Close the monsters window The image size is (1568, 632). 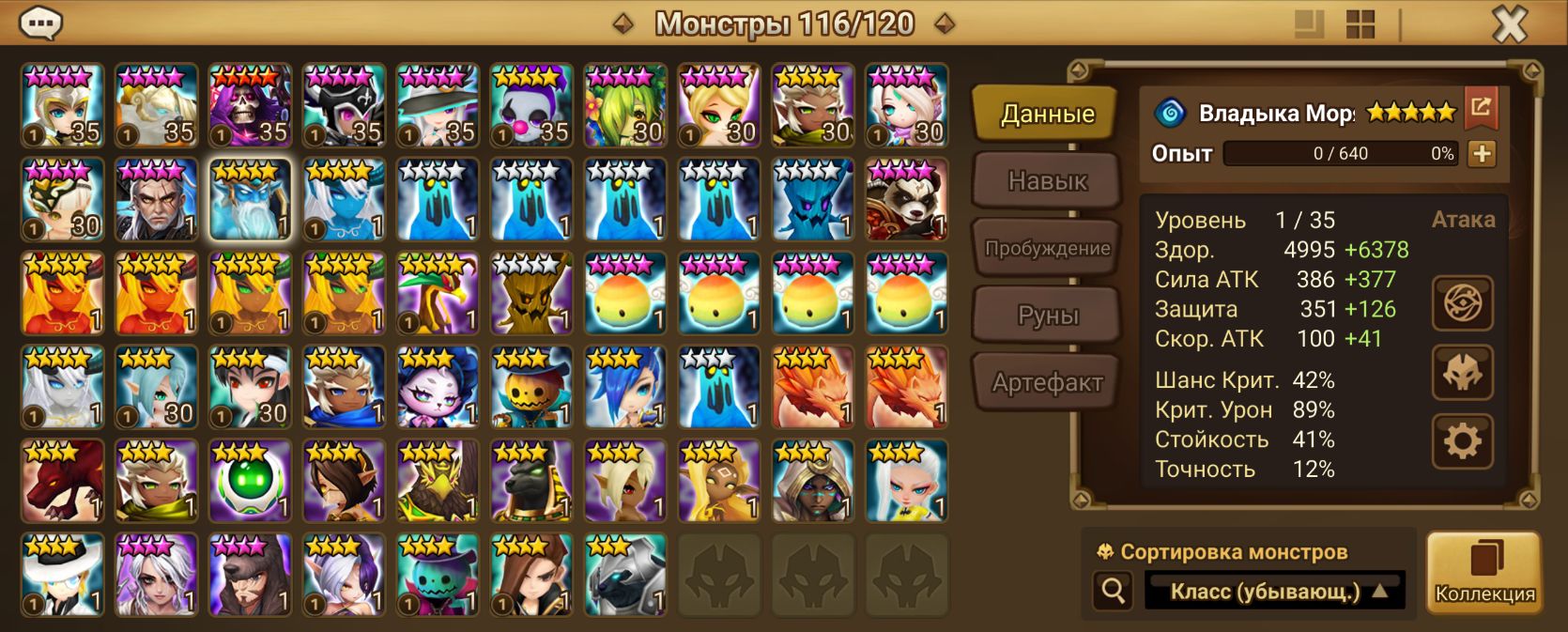tap(1509, 24)
